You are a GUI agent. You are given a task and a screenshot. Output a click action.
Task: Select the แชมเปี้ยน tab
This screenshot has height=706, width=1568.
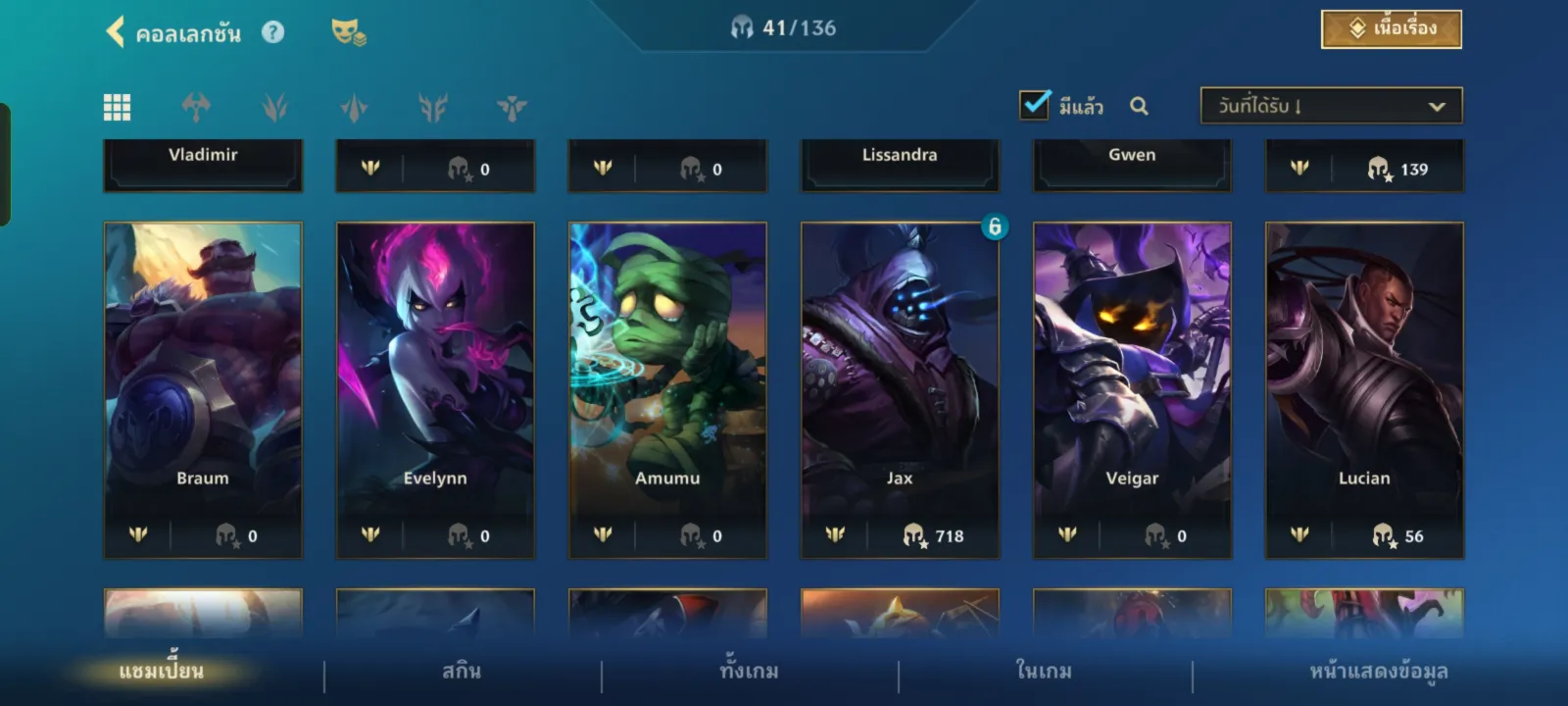pyautogui.click(x=162, y=672)
